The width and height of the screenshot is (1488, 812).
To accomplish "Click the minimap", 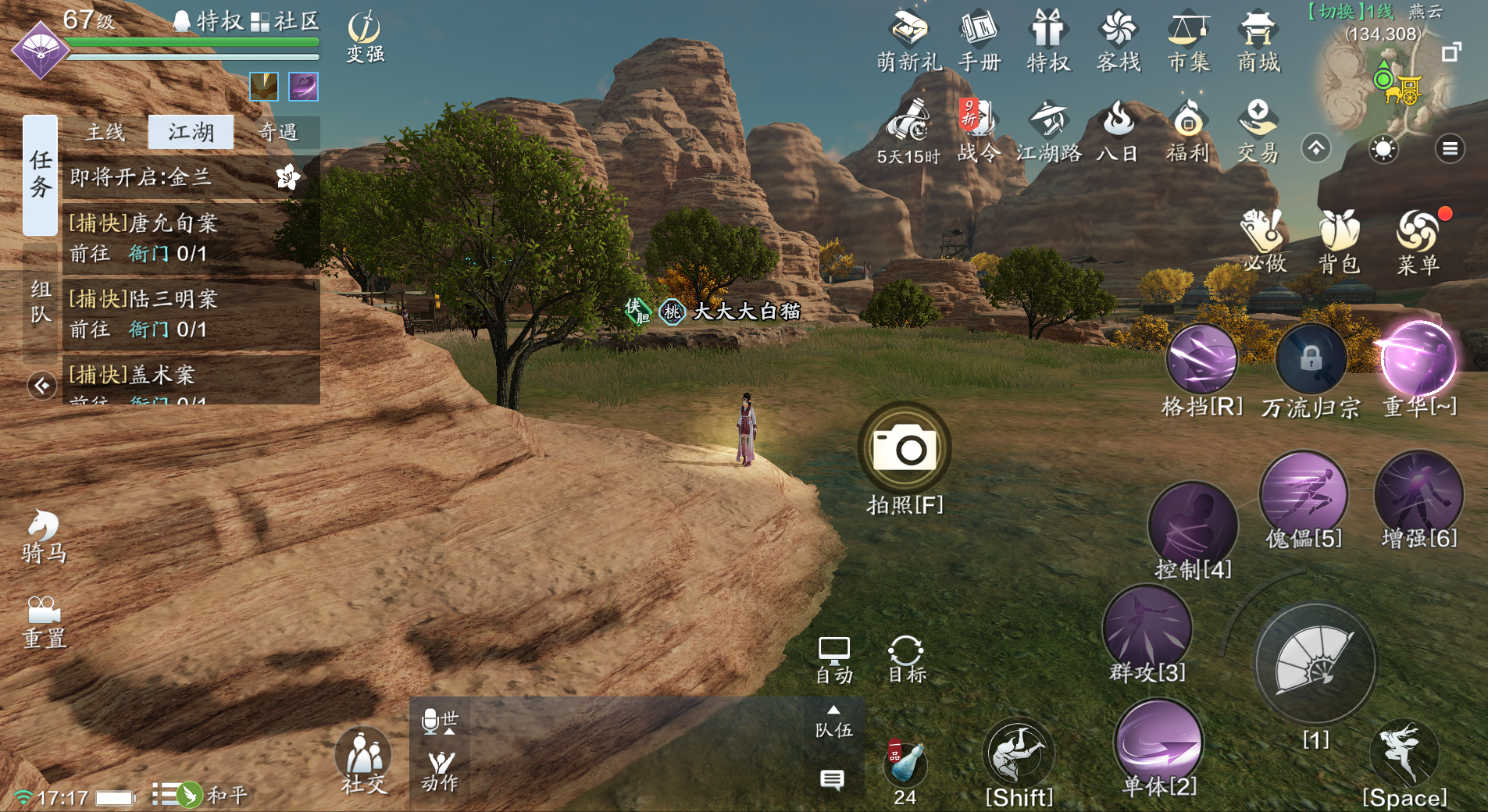I will (x=1379, y=86).
